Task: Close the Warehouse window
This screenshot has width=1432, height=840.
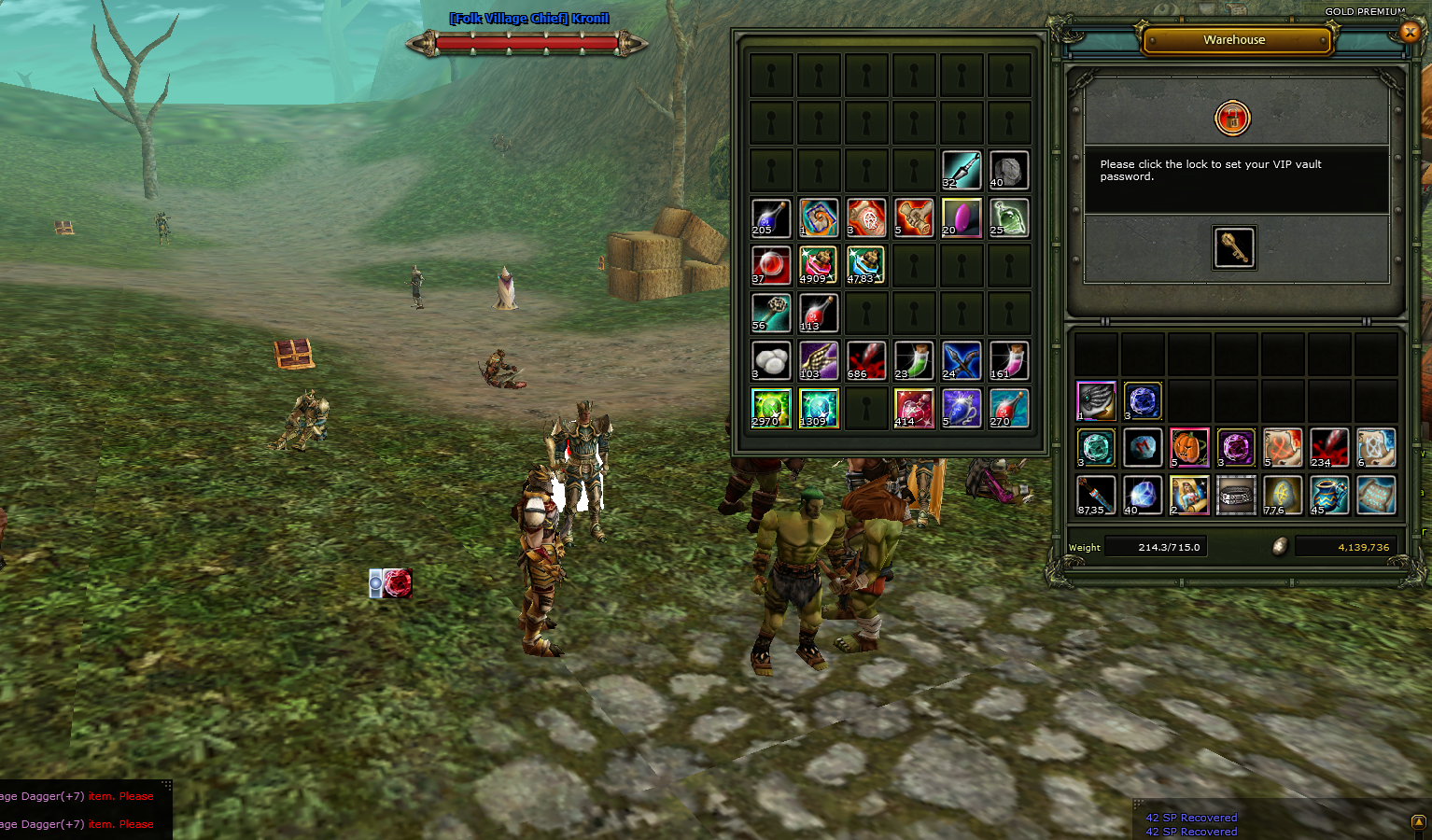Action: point(1410,33)
